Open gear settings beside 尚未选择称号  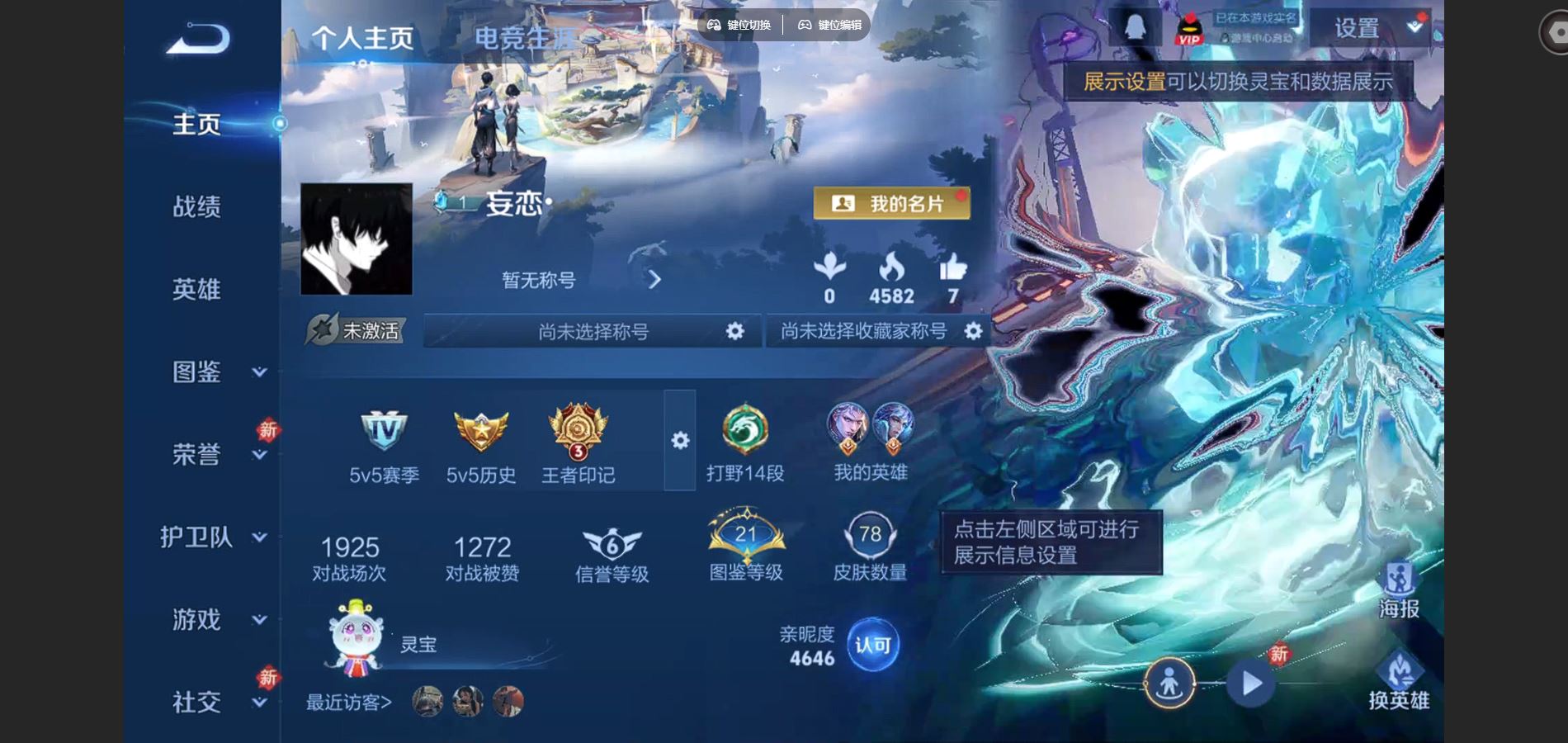pyautogui.click(x=734, y=330)
